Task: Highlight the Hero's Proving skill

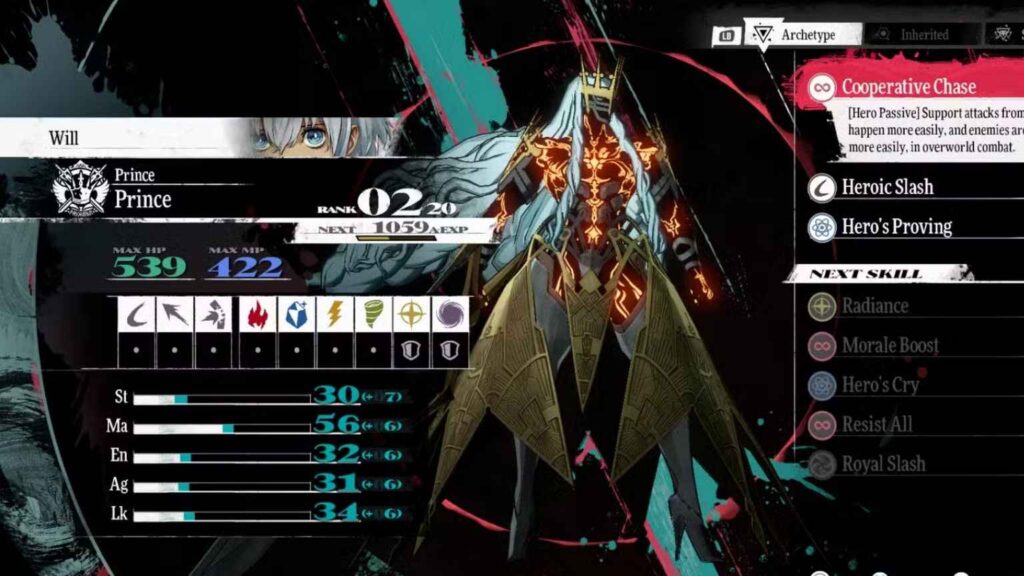Action: coord(896,226)
